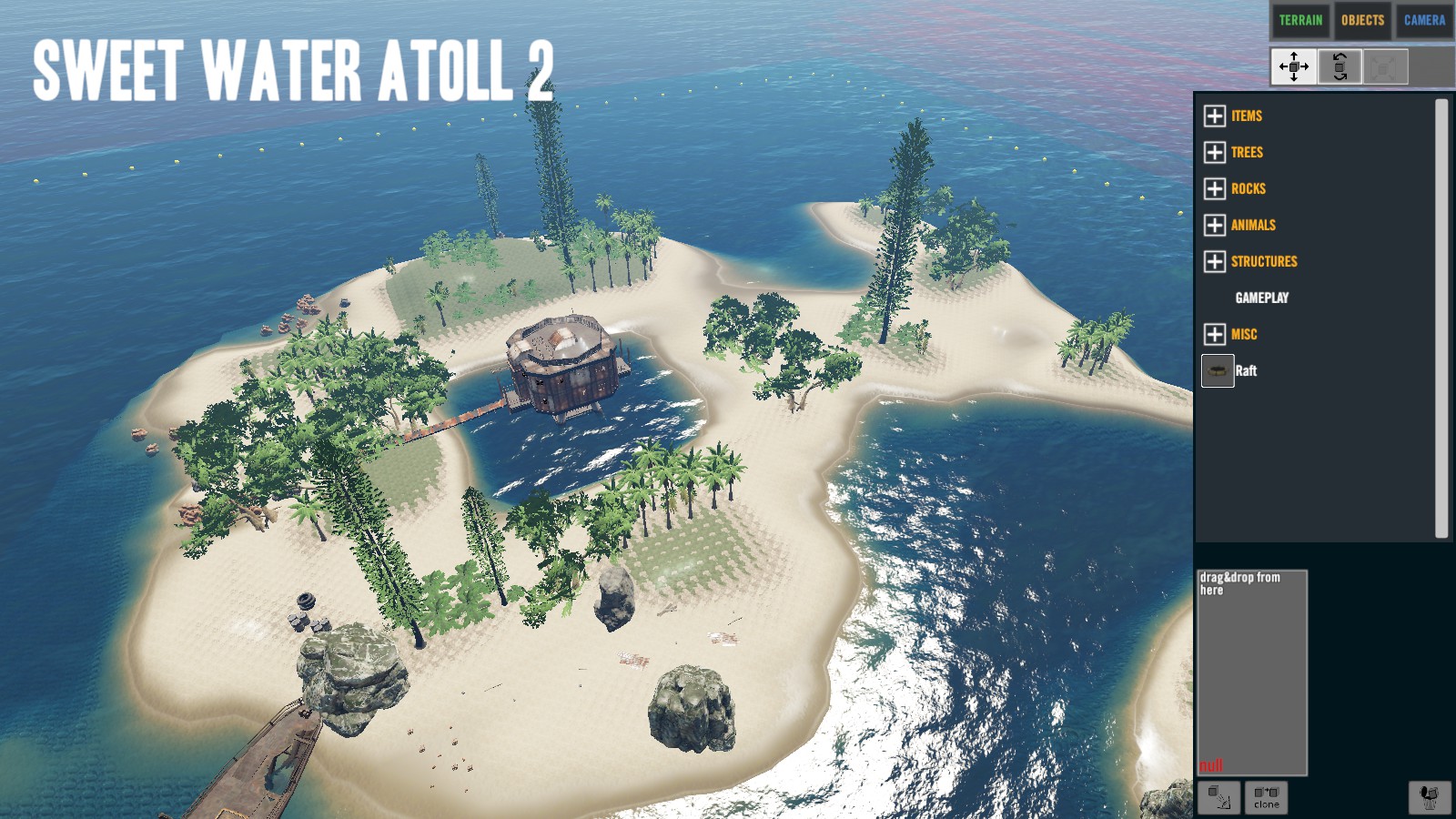This screenshot has width=1456, height=819.
Task: Delete object with the trash can button
Action: tap(1430, 797)
